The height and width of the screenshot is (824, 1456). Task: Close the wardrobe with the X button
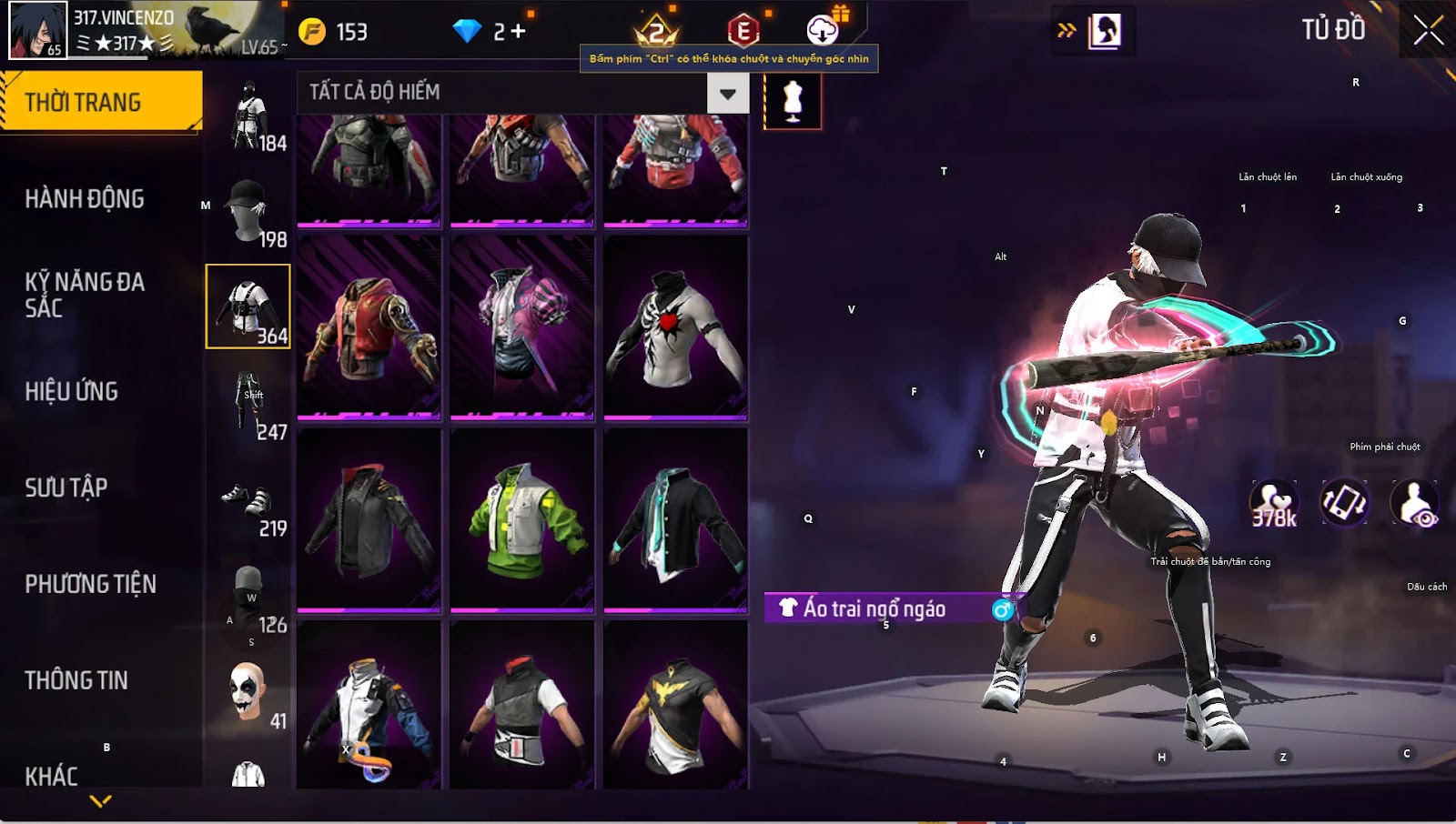pyautogui.click(x=1428, y=31)
